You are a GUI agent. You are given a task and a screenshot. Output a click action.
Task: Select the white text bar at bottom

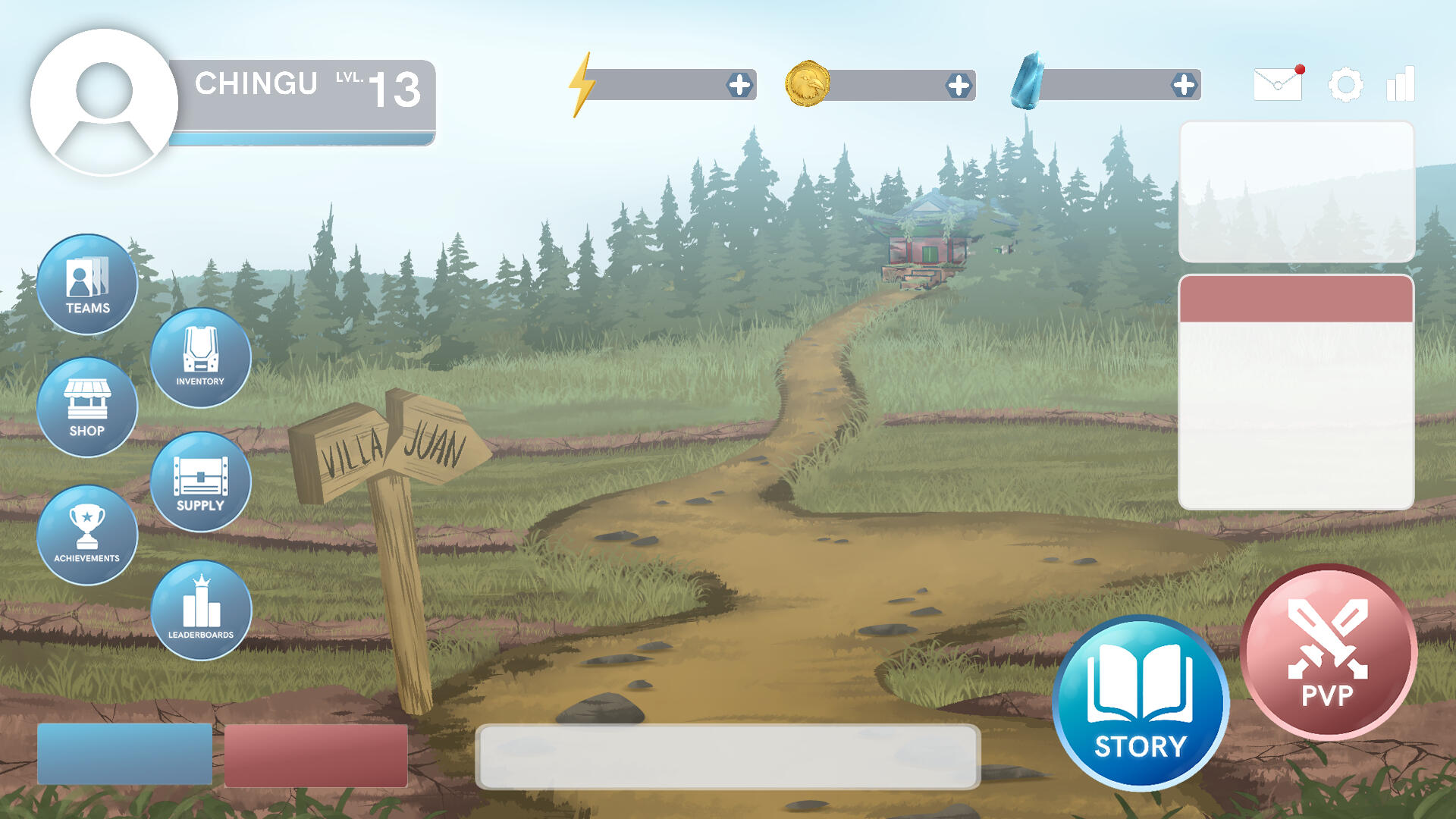(727, 756)
